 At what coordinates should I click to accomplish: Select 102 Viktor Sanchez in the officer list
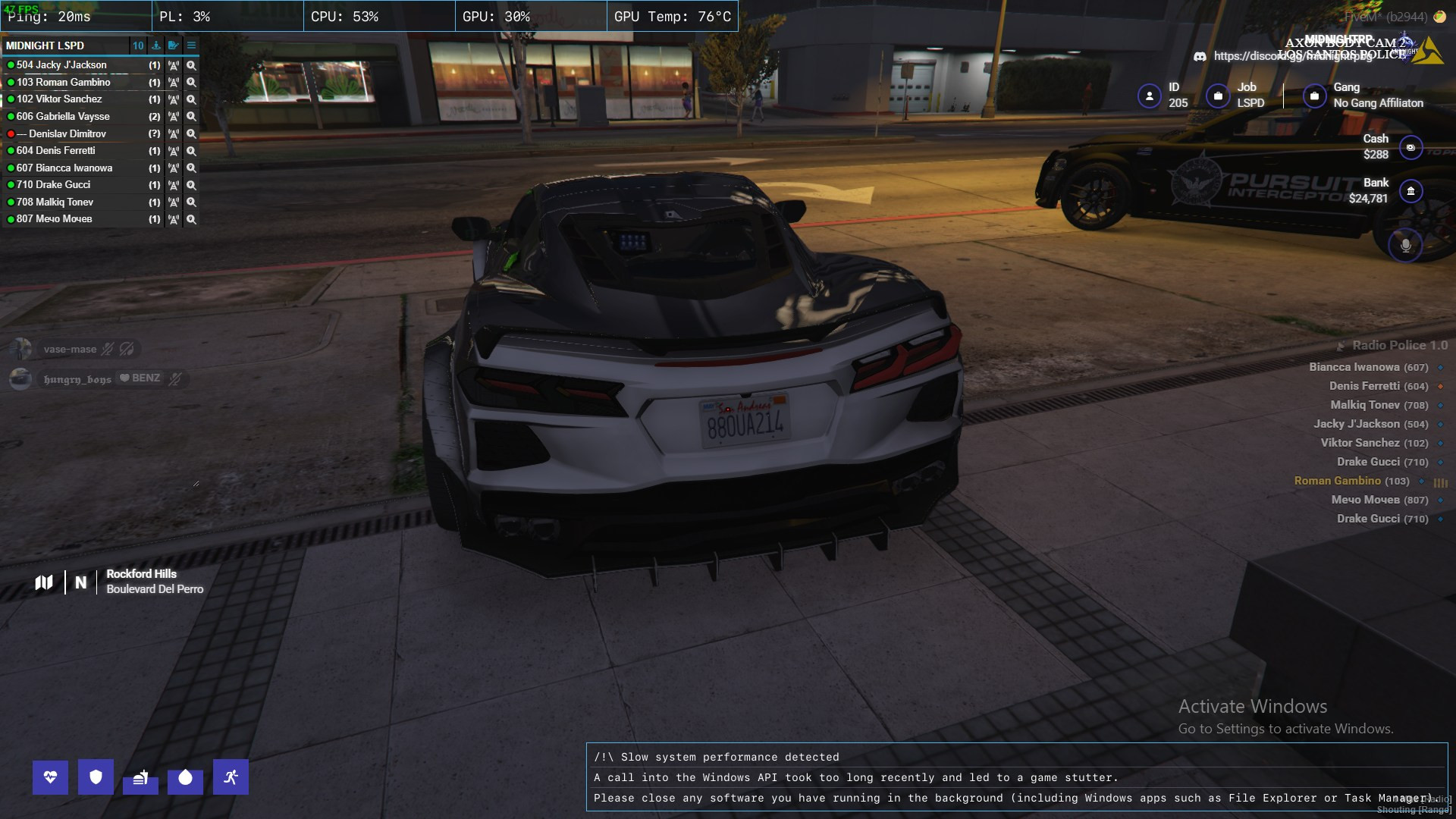59,99
